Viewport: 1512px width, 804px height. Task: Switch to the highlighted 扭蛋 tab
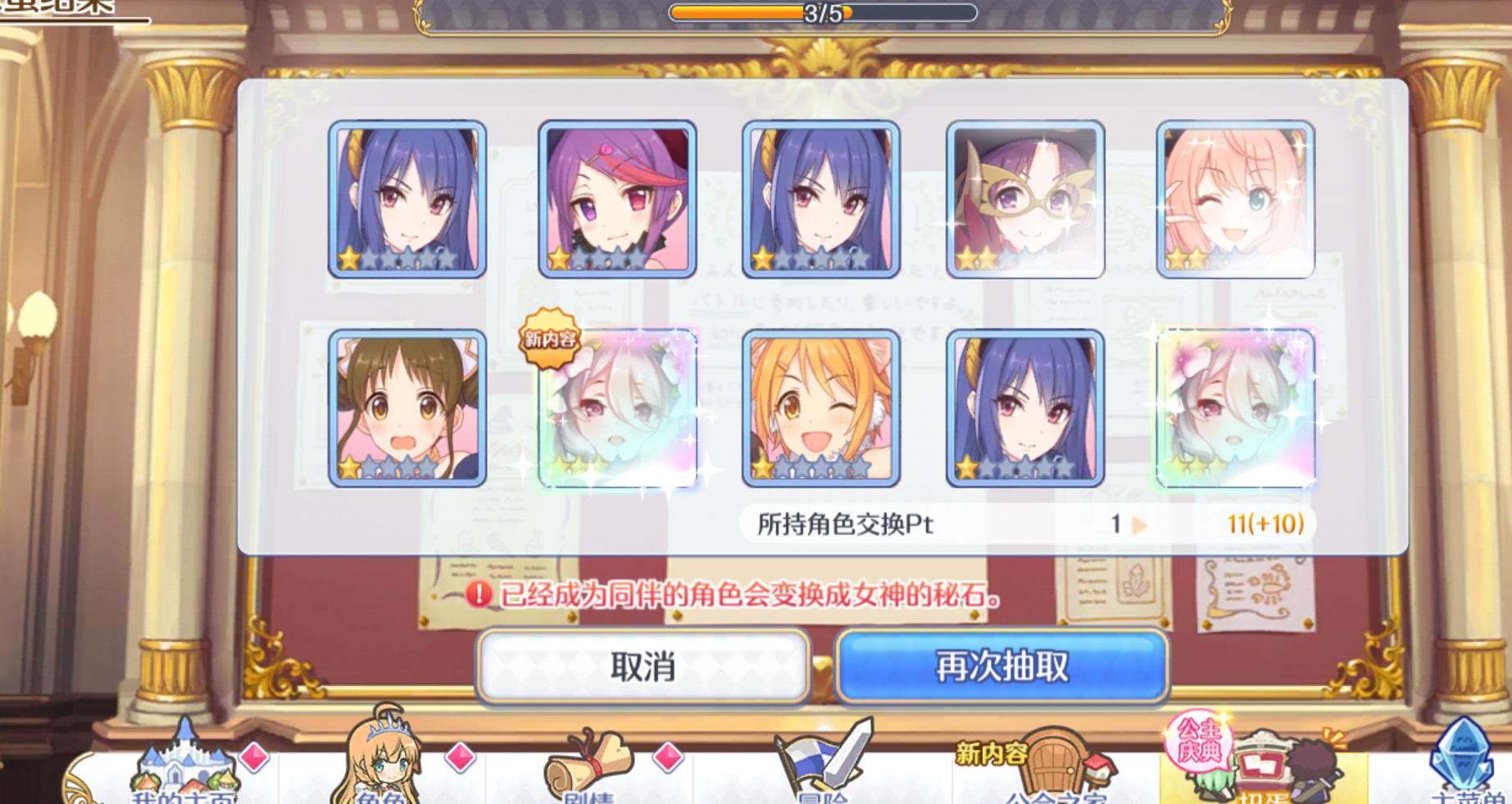pos(1266,770)
